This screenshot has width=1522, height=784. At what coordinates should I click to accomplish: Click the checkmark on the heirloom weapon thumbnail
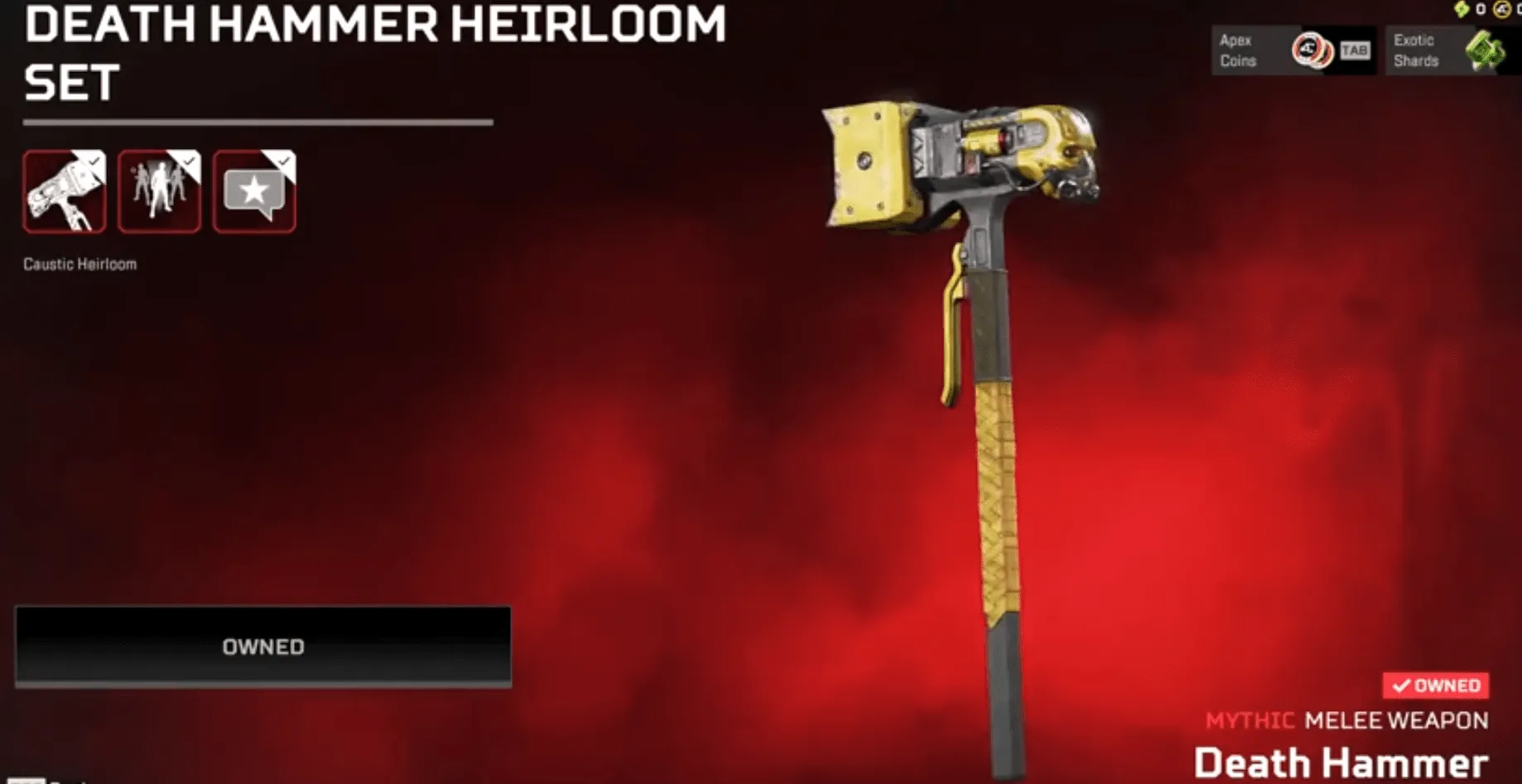tap(94, 162)
